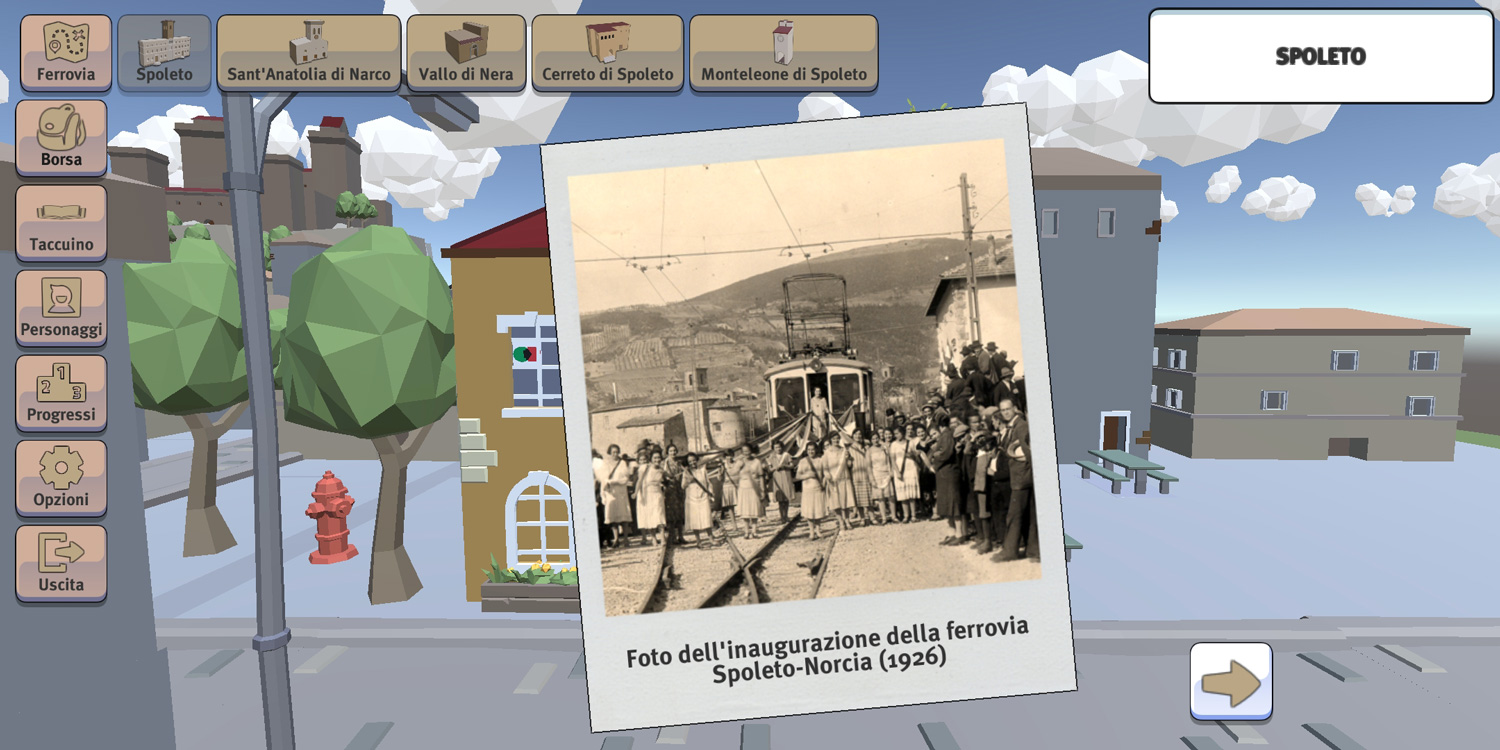Viewport: 1500px width, 750px height.
Task: Click the Uscita exit button
Action: click(61, 563)
